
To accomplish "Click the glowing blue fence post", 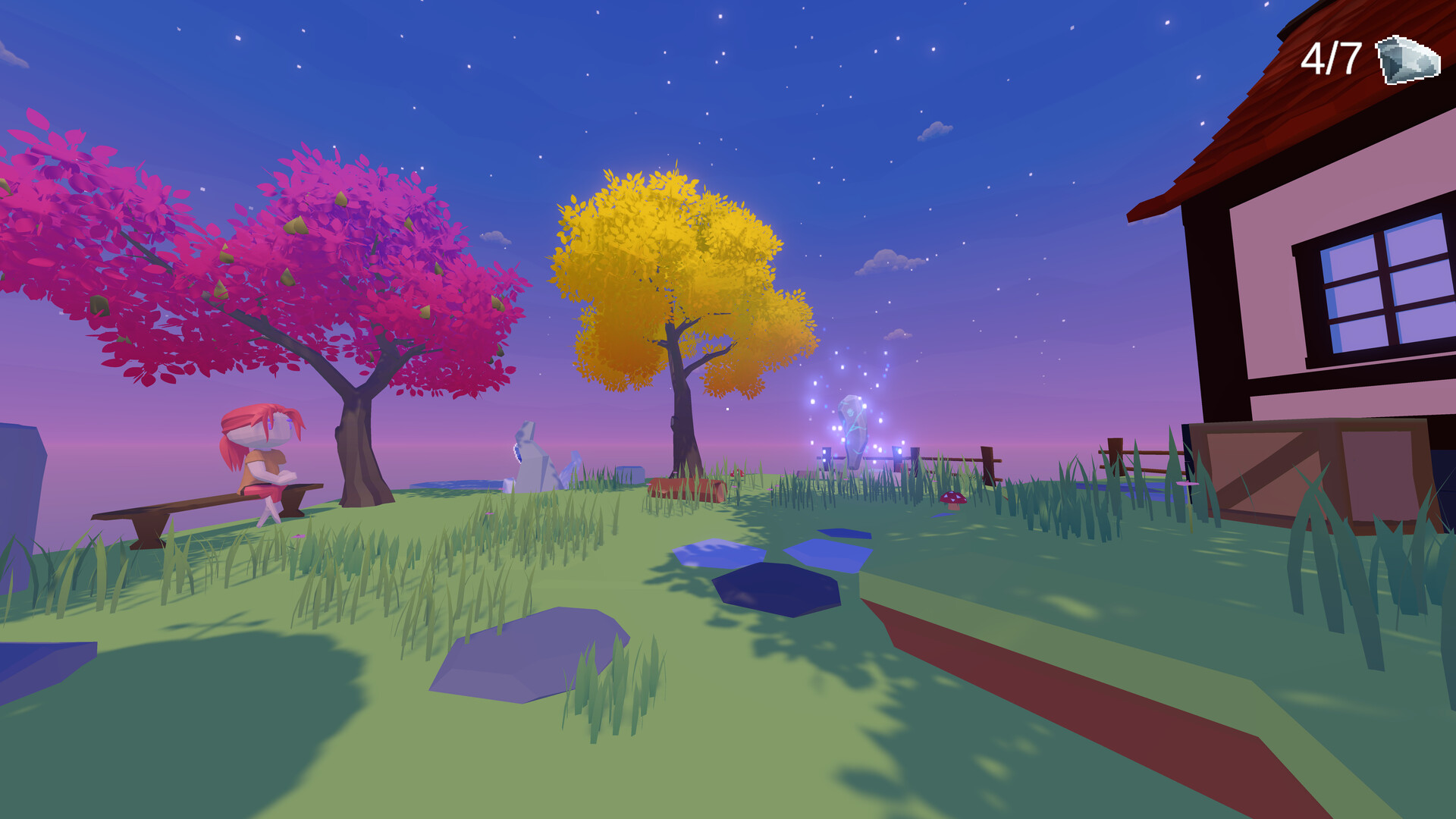I will tap(896, 455).
